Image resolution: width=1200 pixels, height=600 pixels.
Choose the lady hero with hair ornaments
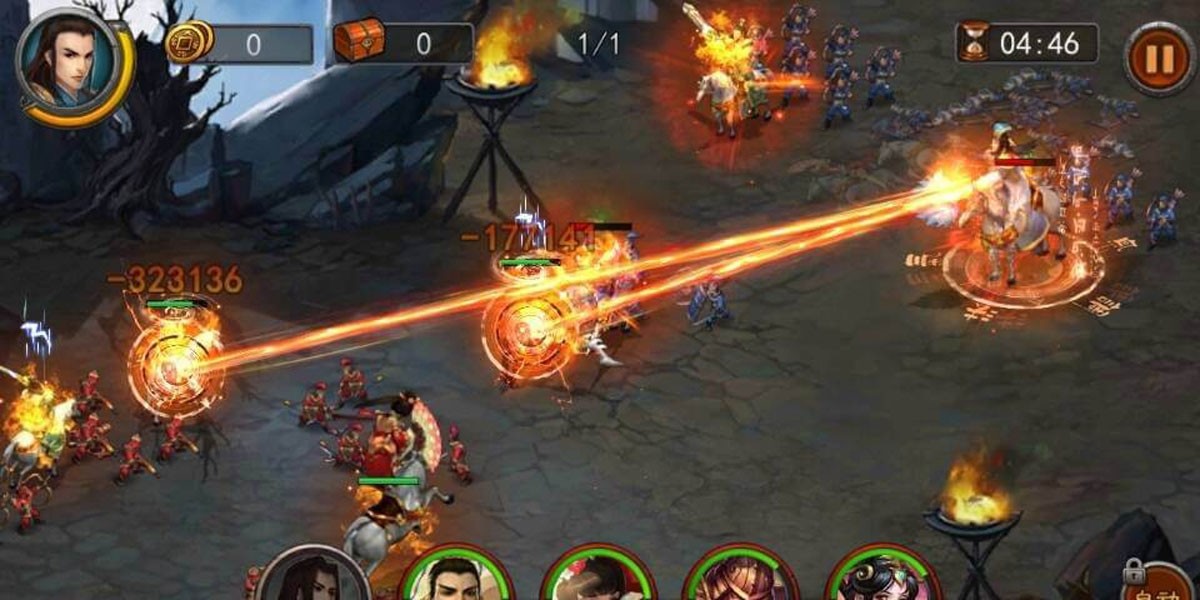[883, 579]
